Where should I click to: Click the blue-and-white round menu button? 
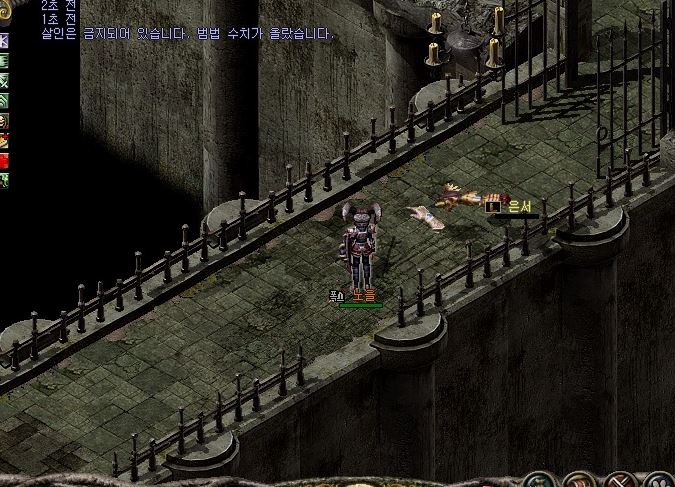(x=660, y=481)
